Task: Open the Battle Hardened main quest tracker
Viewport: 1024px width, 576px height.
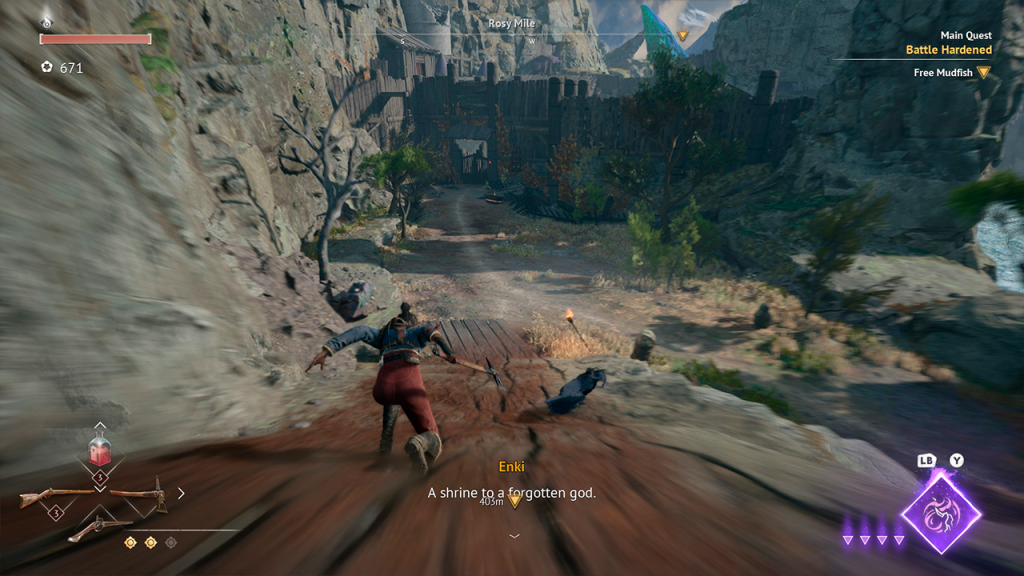Action: point(948,49)
